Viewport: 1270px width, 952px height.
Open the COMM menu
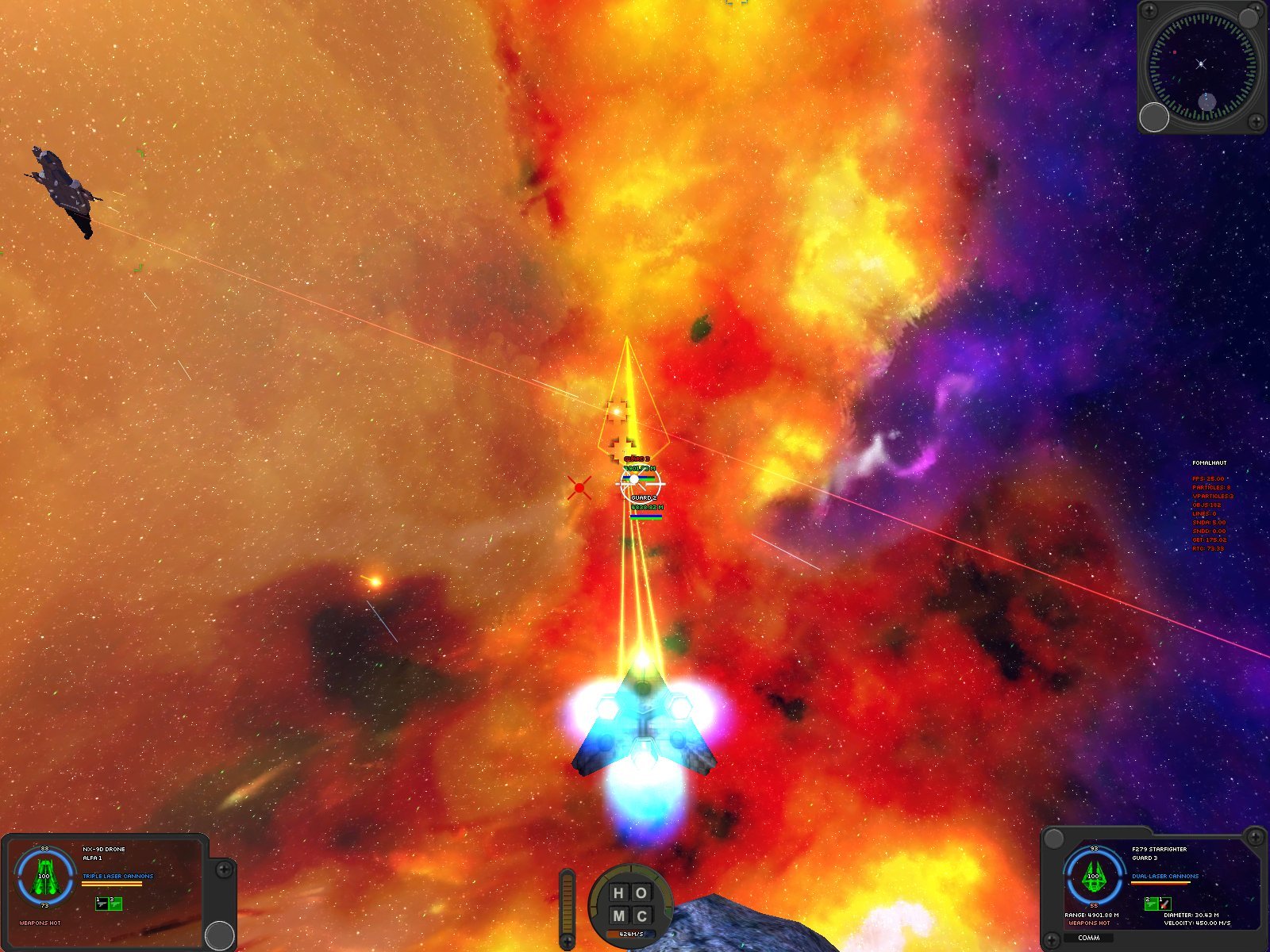[1089, 939]
